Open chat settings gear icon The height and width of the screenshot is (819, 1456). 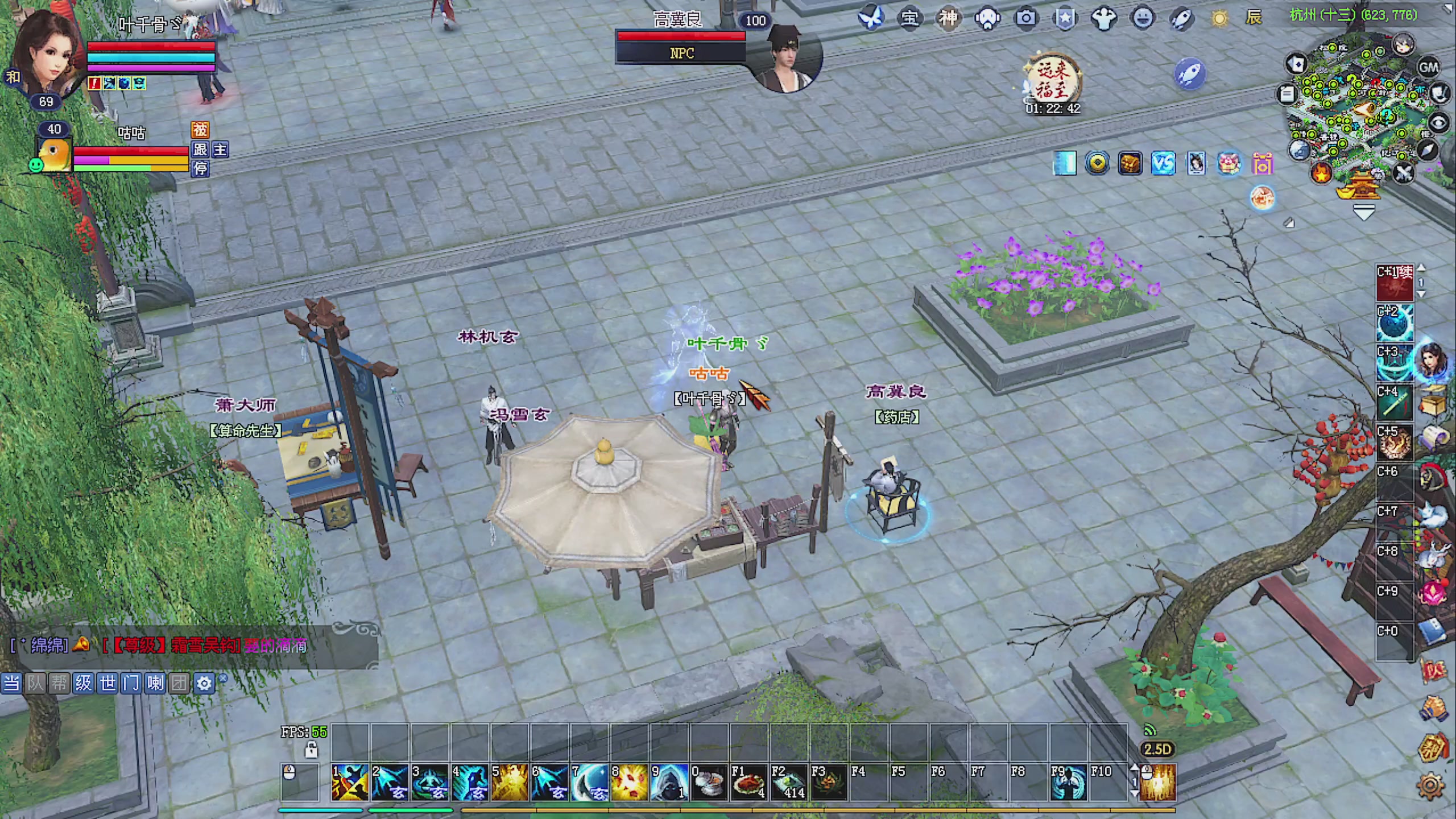tap(204, 683)
